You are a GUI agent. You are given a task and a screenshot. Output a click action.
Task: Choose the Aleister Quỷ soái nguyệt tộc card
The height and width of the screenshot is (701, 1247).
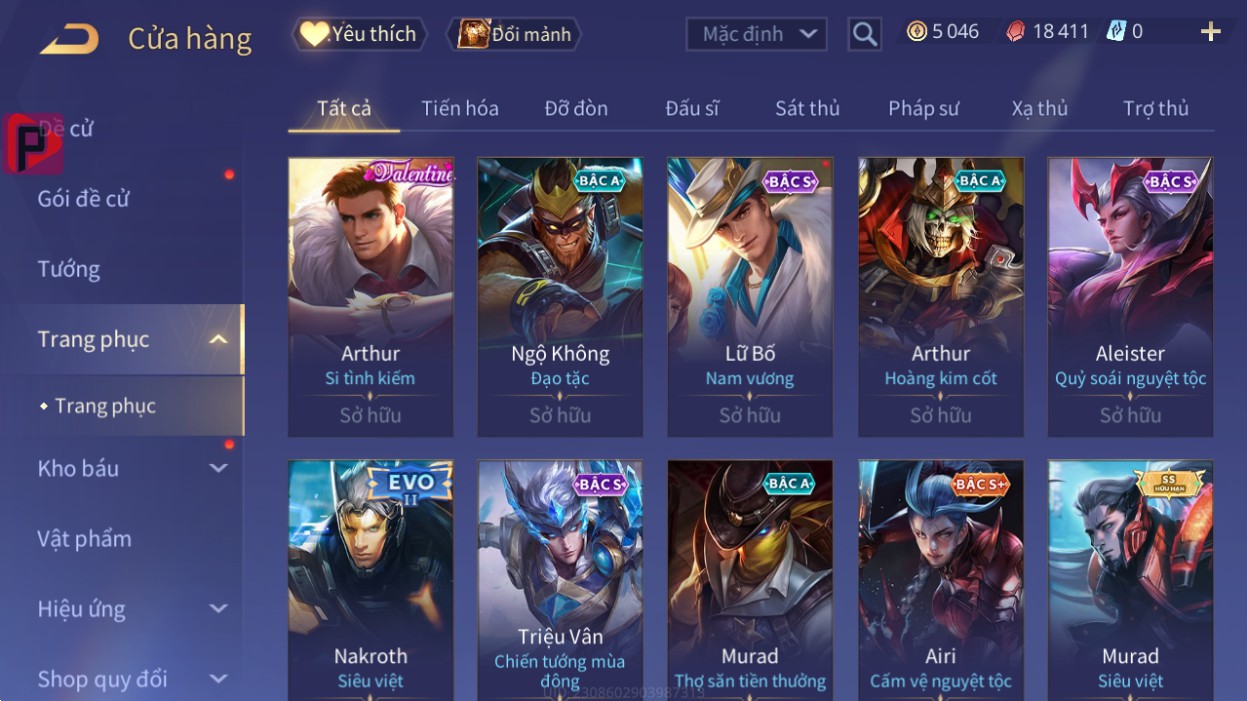click(1130, 296)
